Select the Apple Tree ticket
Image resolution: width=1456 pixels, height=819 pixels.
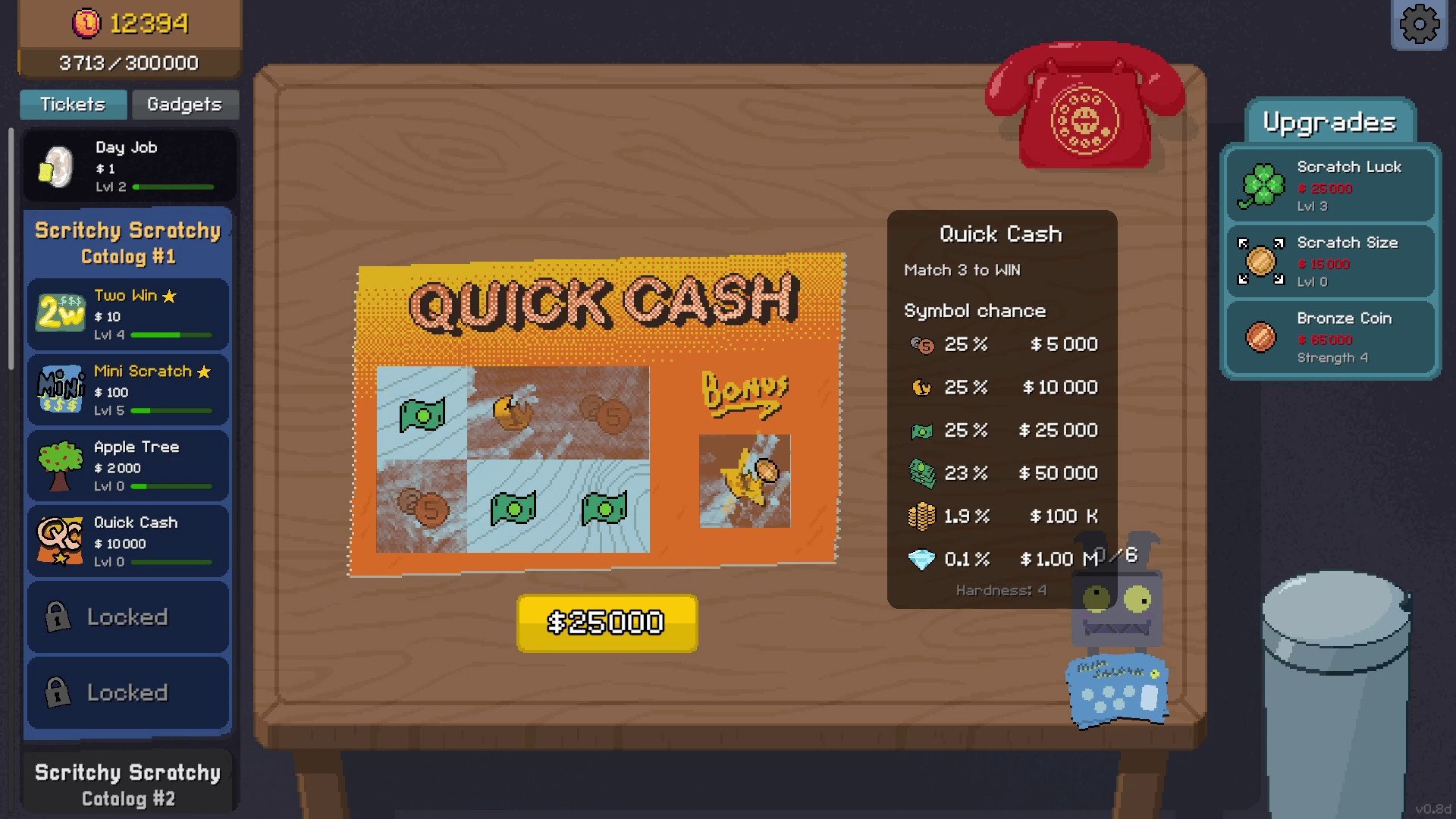129,466
